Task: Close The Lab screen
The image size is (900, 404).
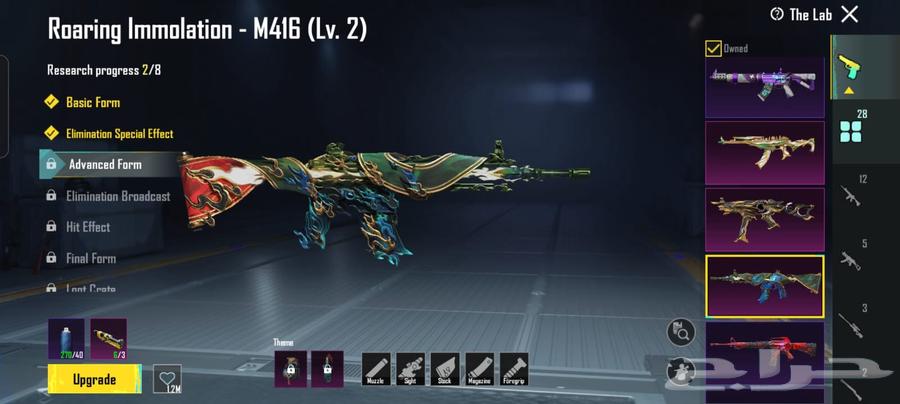Action: click(849, 14)
